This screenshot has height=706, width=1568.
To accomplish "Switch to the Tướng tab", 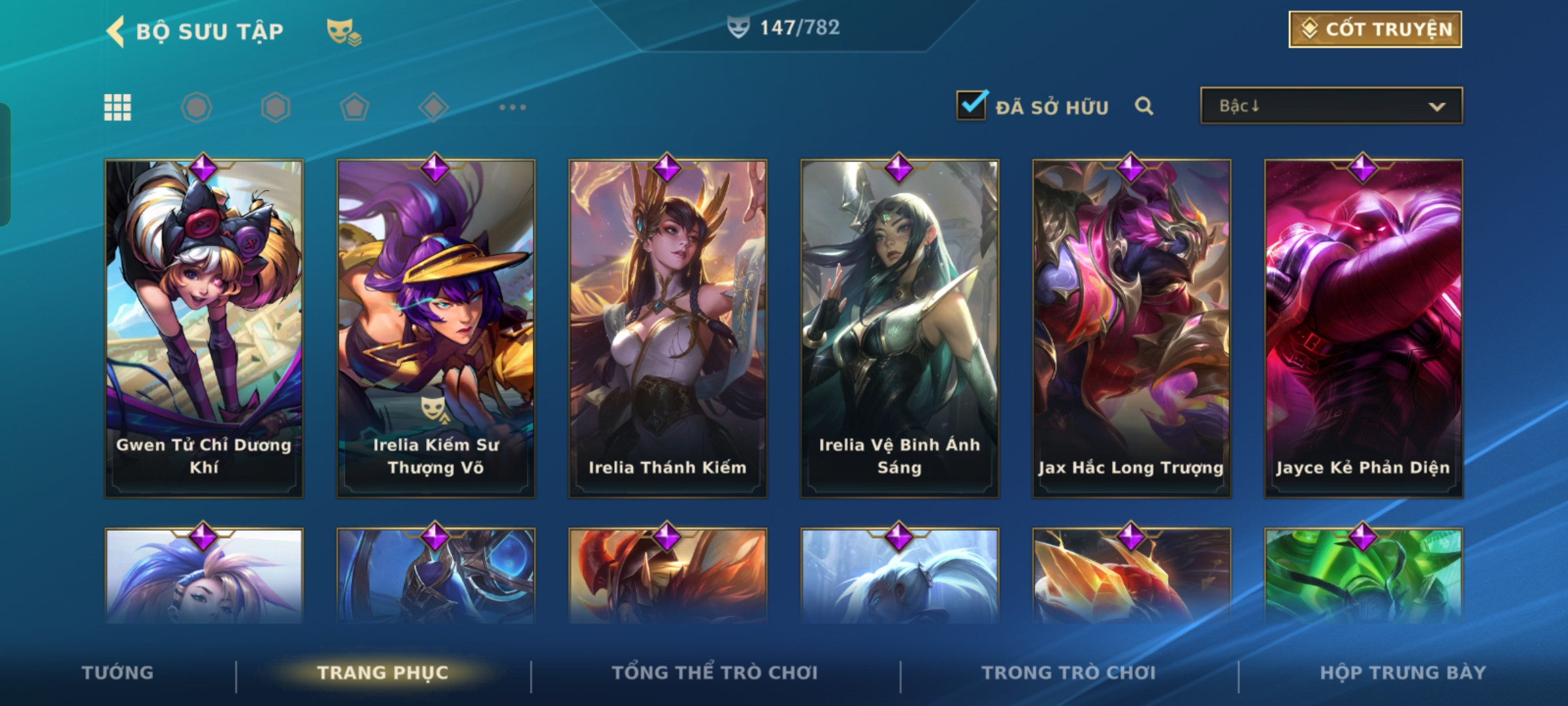I will tap(118, 673).
